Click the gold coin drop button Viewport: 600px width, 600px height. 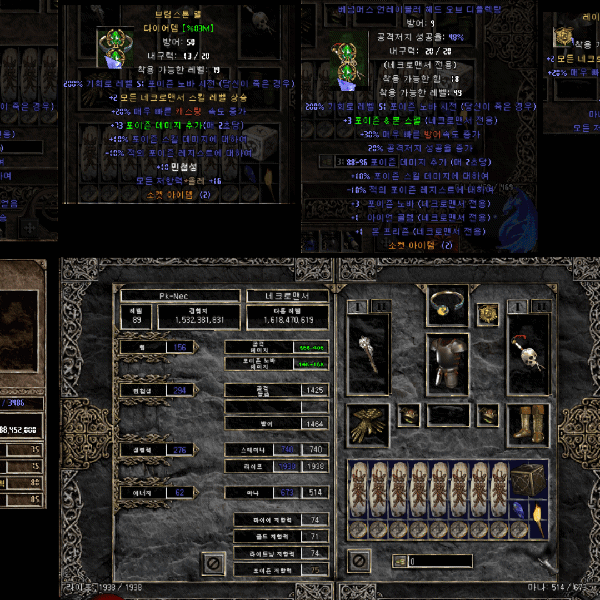399,561
